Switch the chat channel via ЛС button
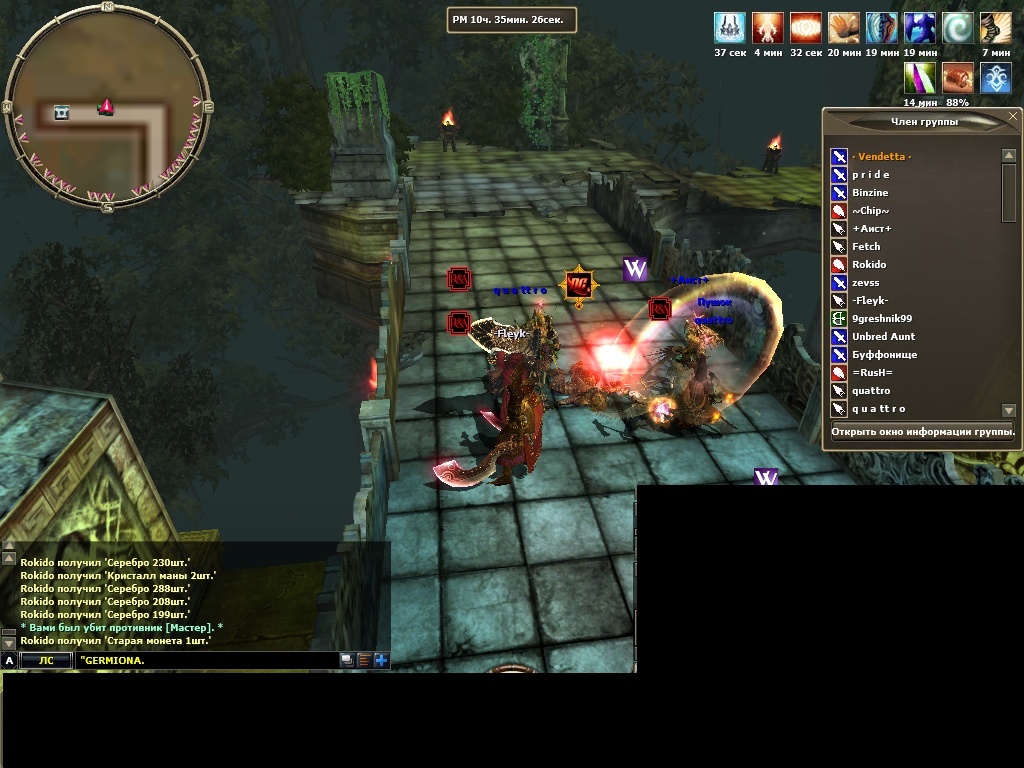This screenshot has width=1024, height=768. [x=47, y=660]
